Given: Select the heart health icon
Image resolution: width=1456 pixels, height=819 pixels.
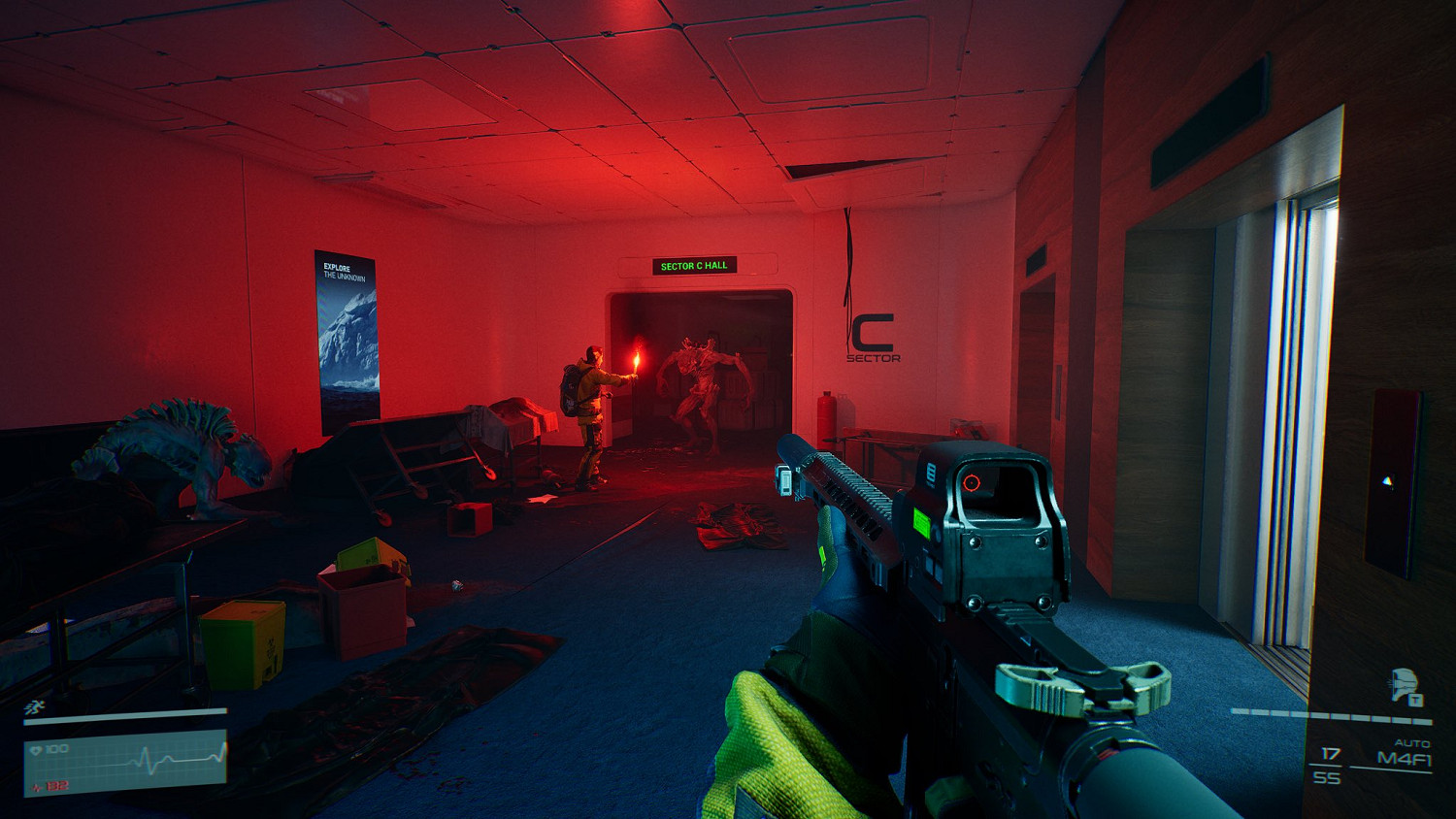Looking at the screenshot, I should (36, 749).
